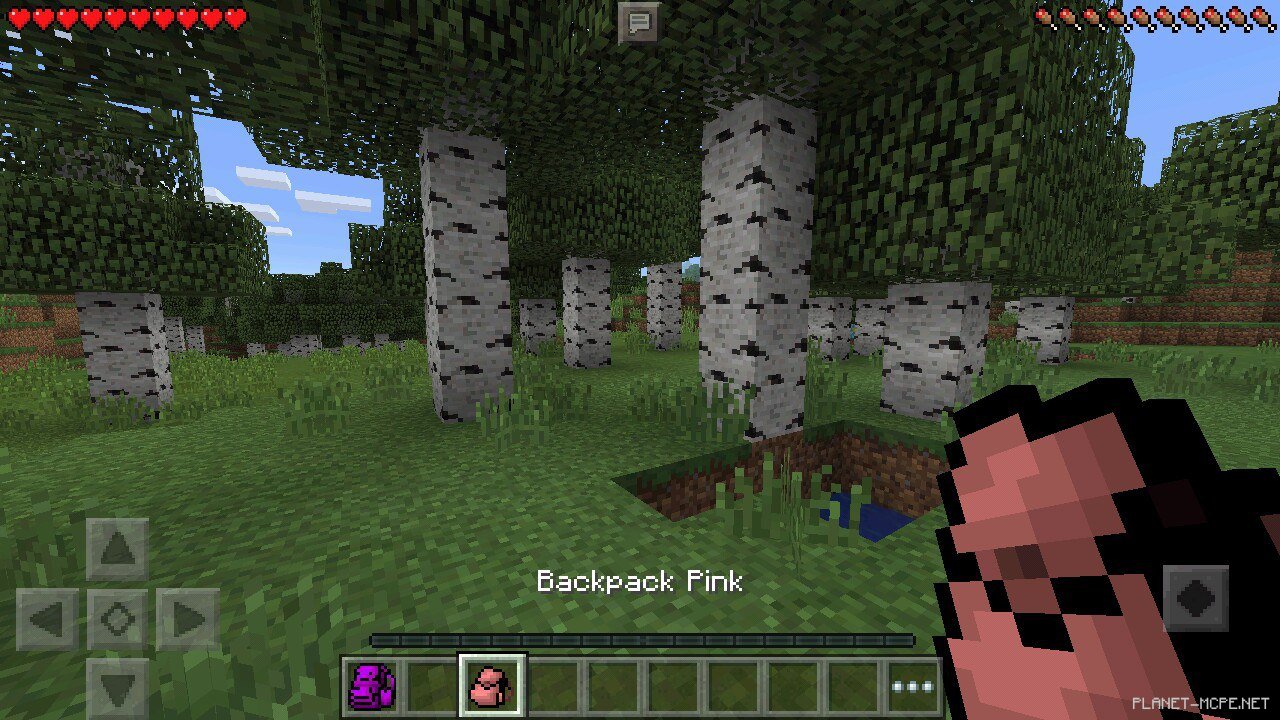The width and height of the screenshot is (1280, 720).
Task: Tap the center sneak button on D-pad
Action: pos(117,619)
